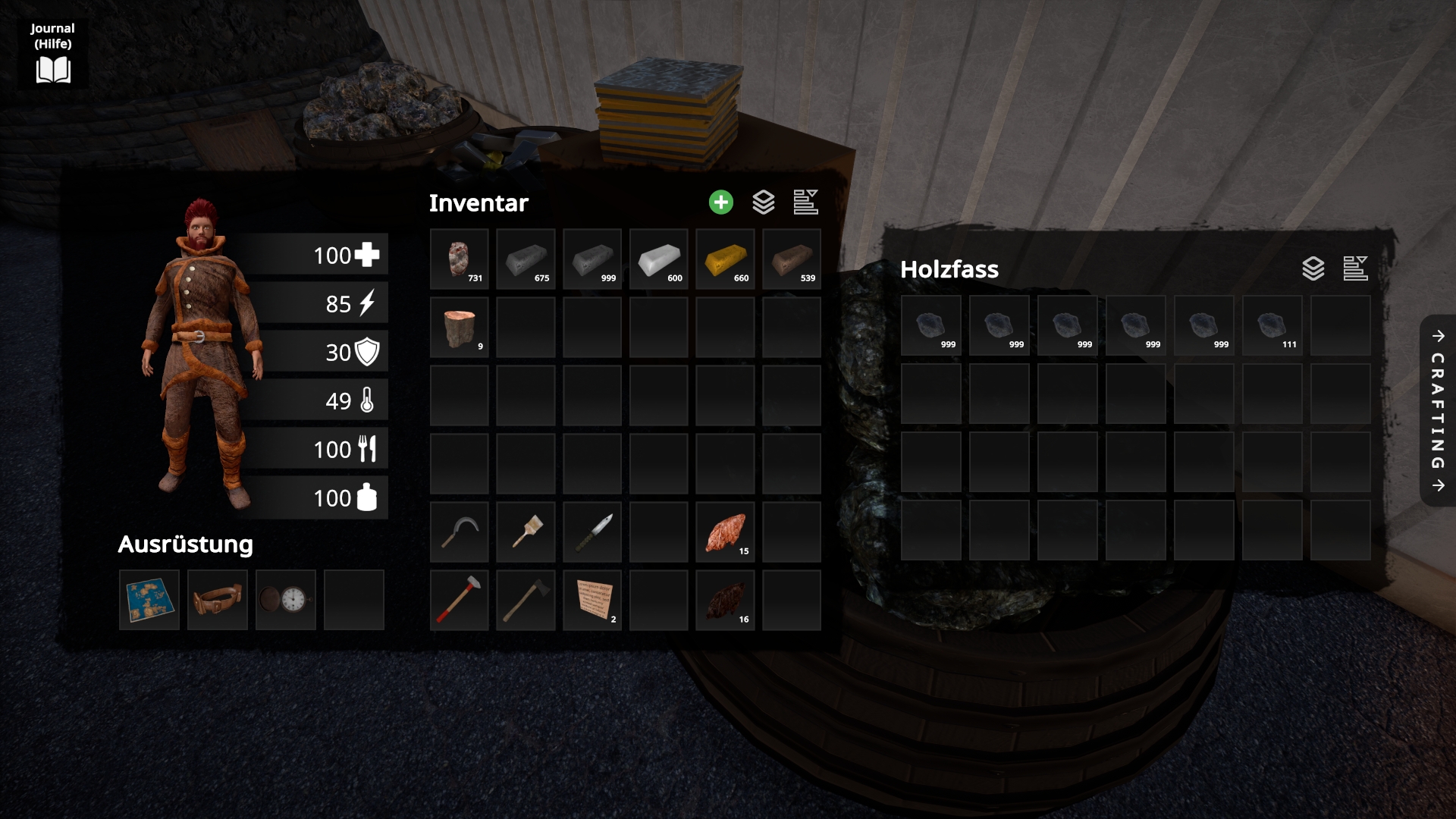Stack items in the Holzfass container
Screen dimensions: 1456x819
coord(1313,268)
